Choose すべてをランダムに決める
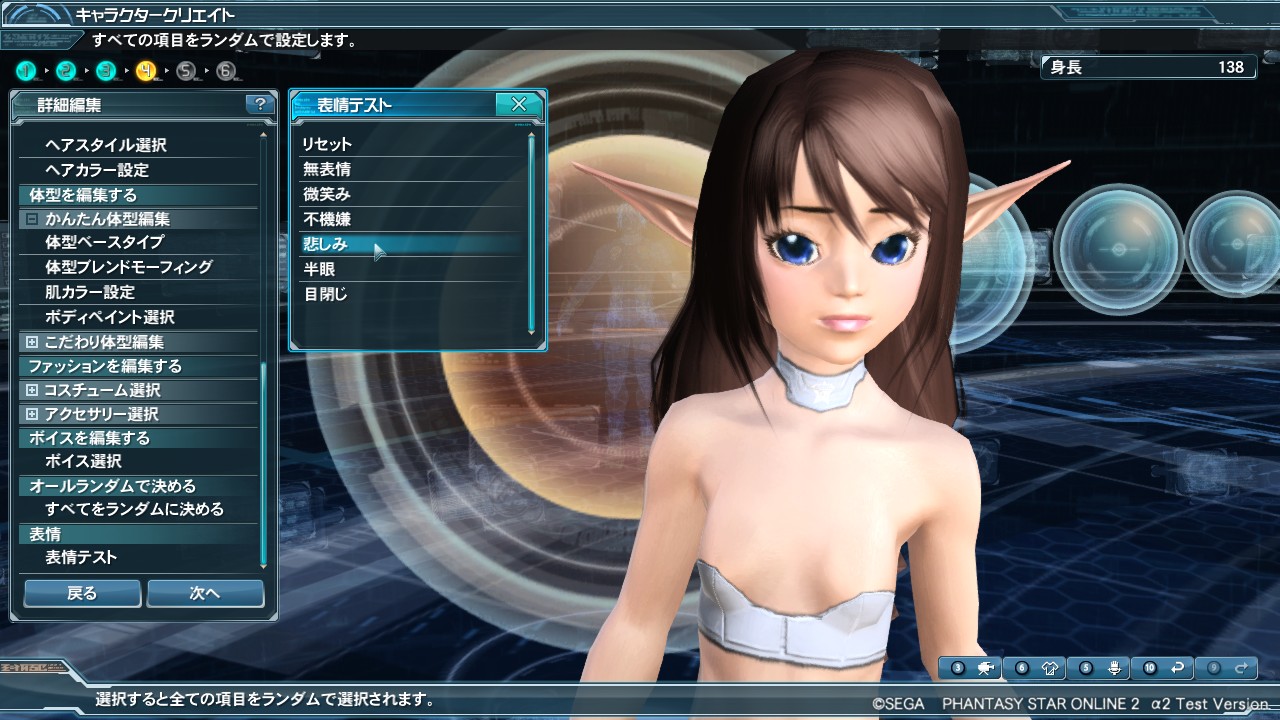Image resolution: width=1280 pixels, height=720 pixels. [x=134, y=509]
